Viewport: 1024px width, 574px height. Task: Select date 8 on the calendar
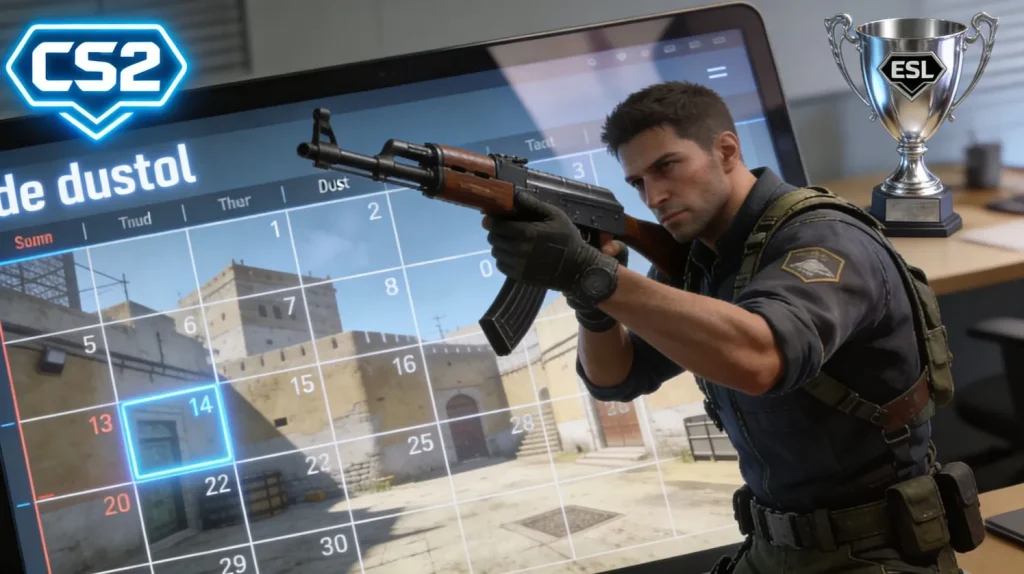point(391,286)
